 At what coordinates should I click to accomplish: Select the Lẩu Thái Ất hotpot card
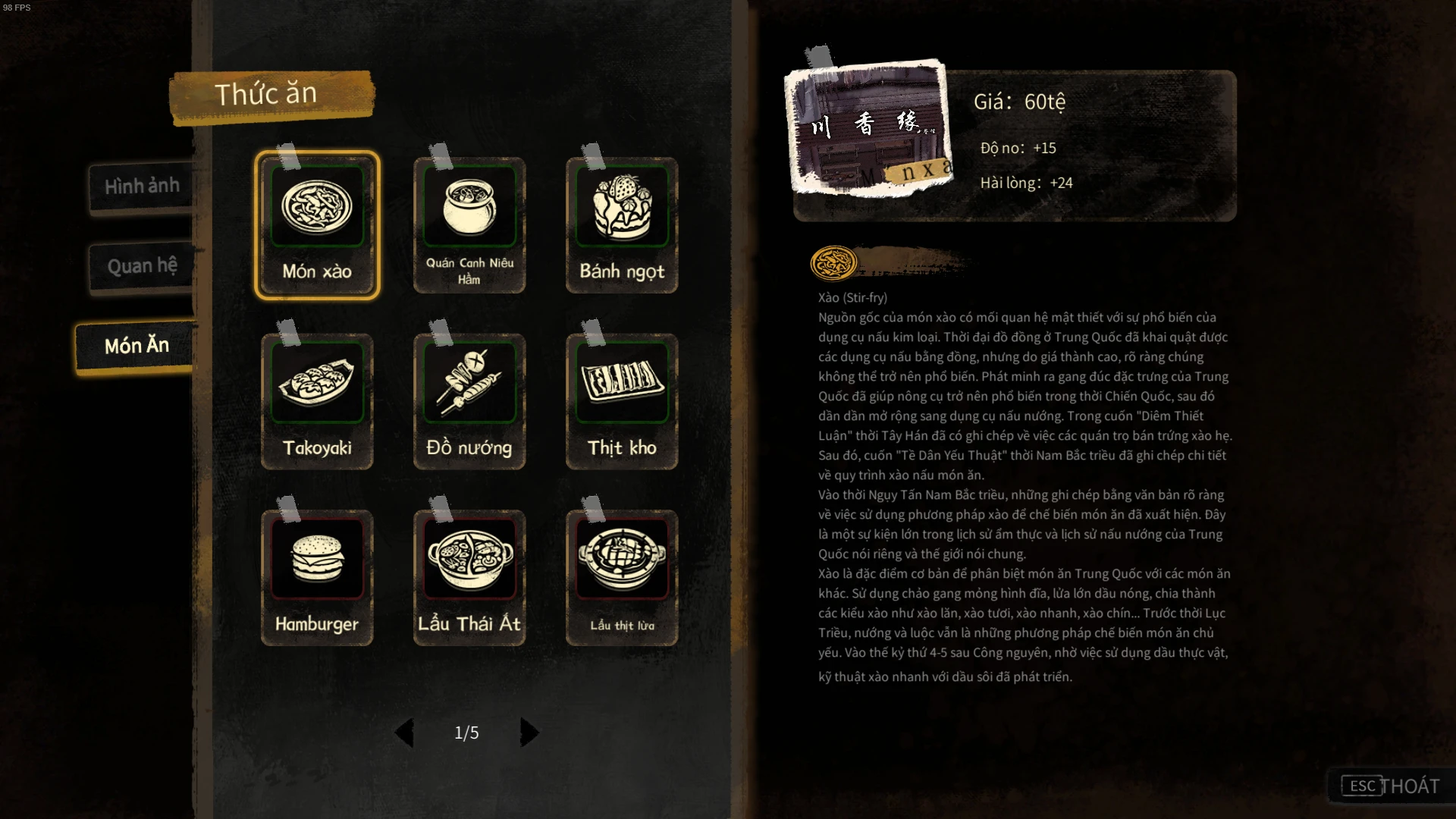(x=469, y=578)
